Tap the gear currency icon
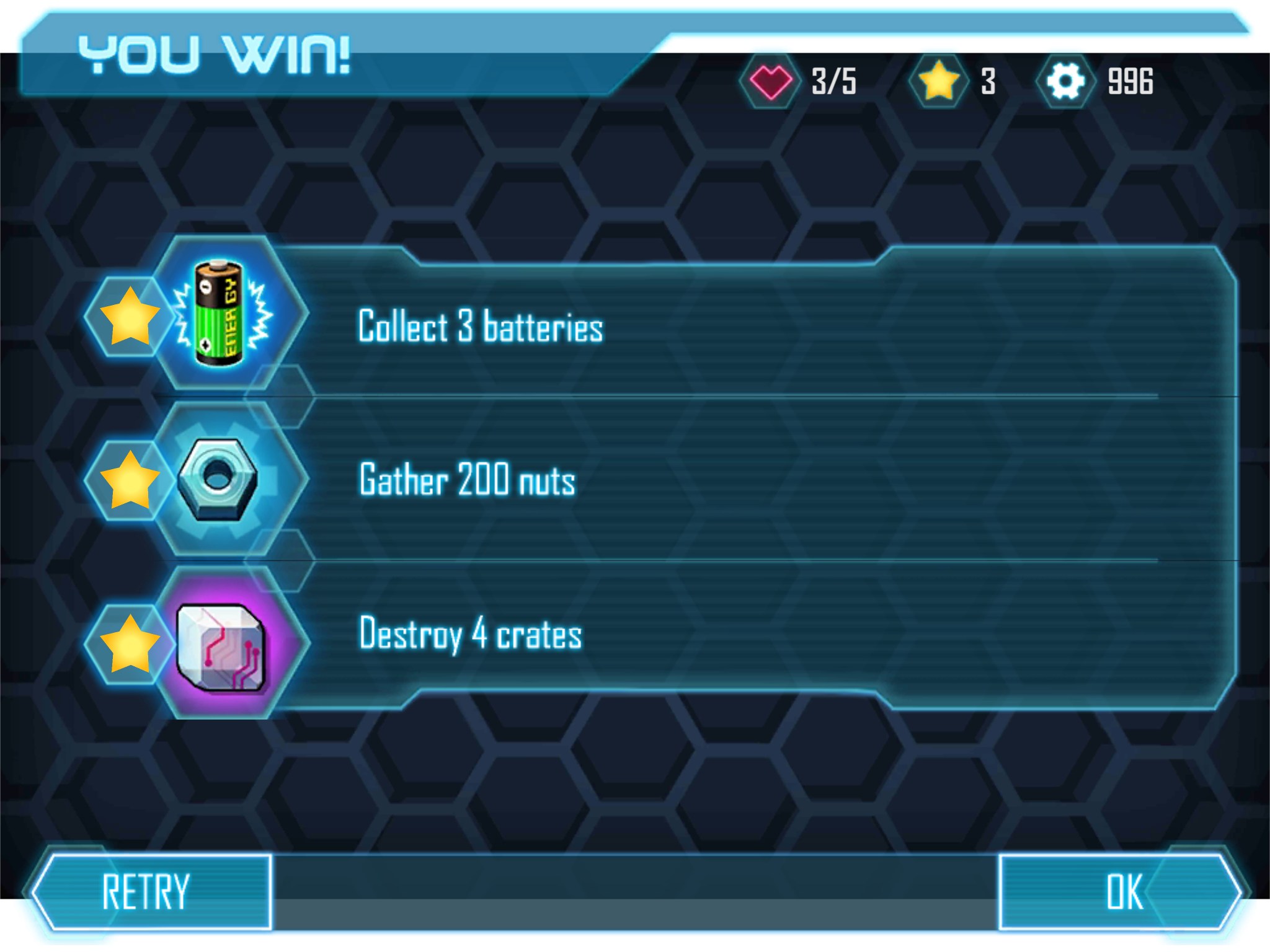Image resolution: width=1270 pixels, height=952 pixels. (x=1064, y=81)
